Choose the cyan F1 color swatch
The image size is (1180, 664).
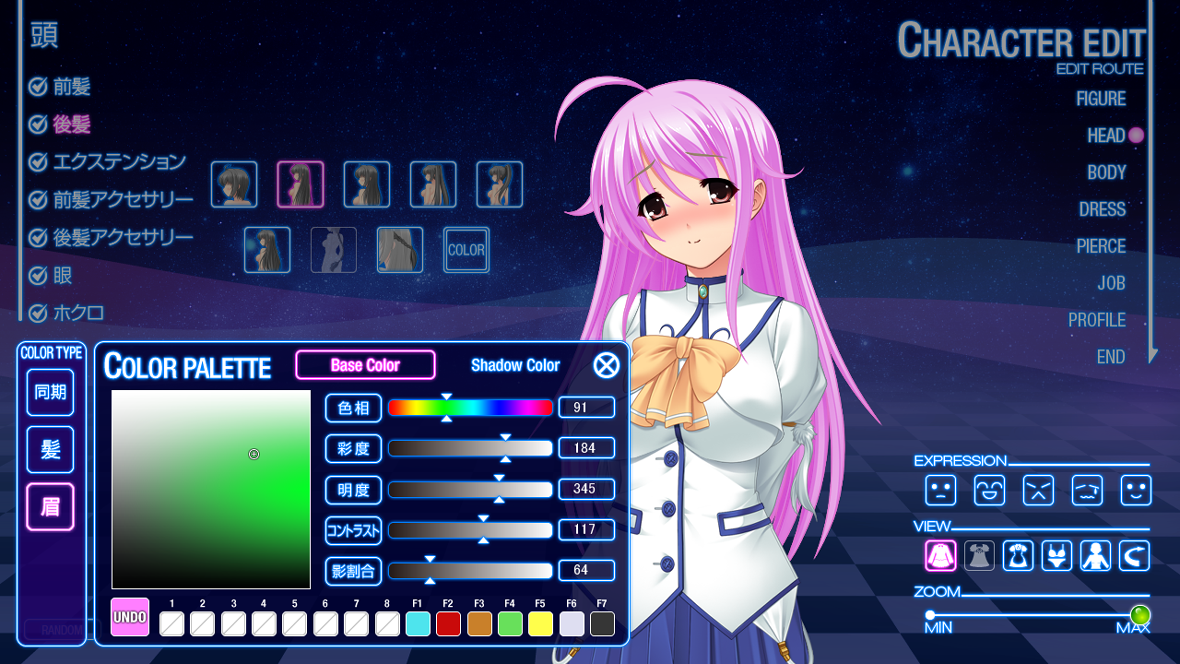[418, 624]
